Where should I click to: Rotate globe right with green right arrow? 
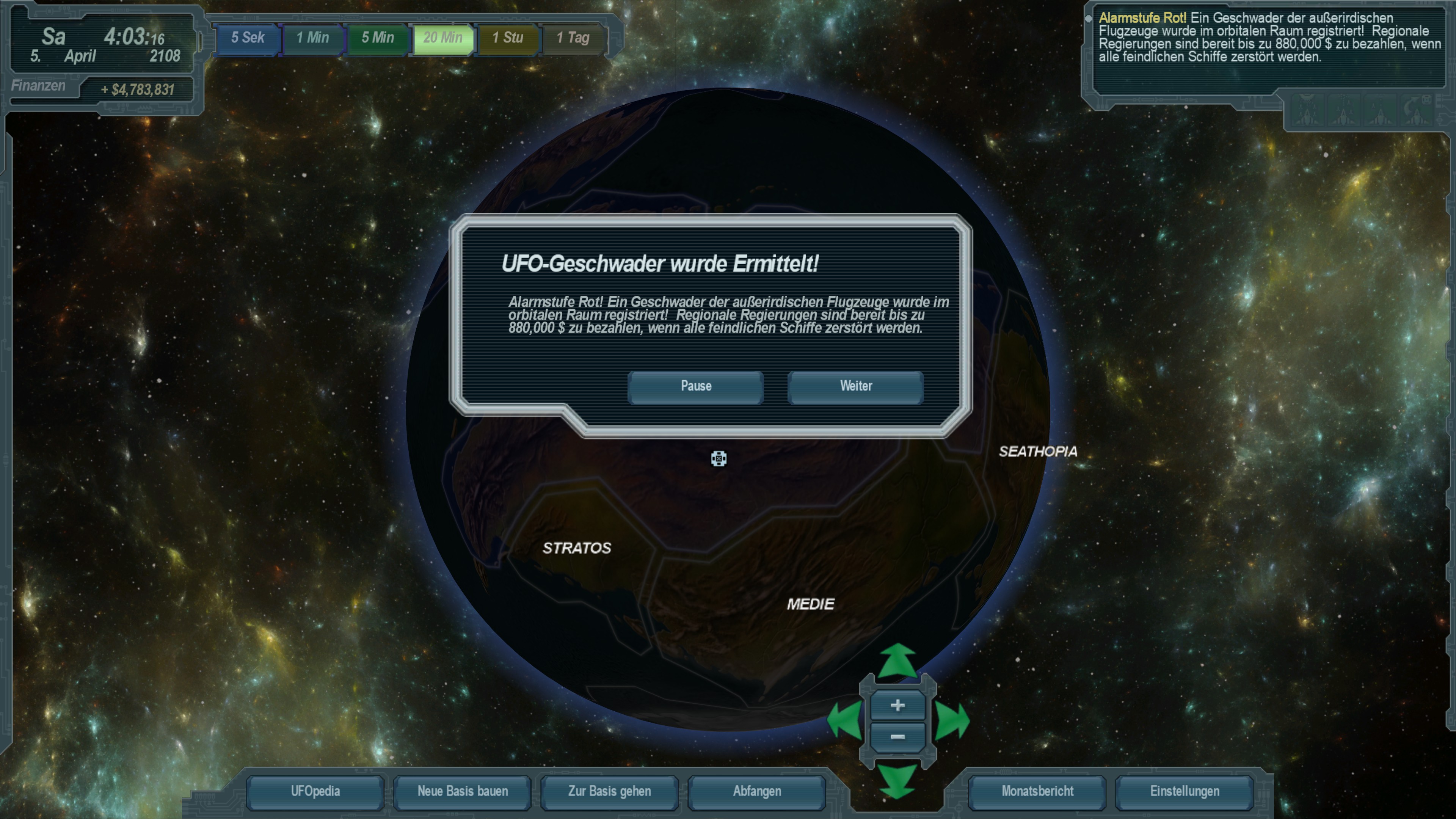point(952,721)
